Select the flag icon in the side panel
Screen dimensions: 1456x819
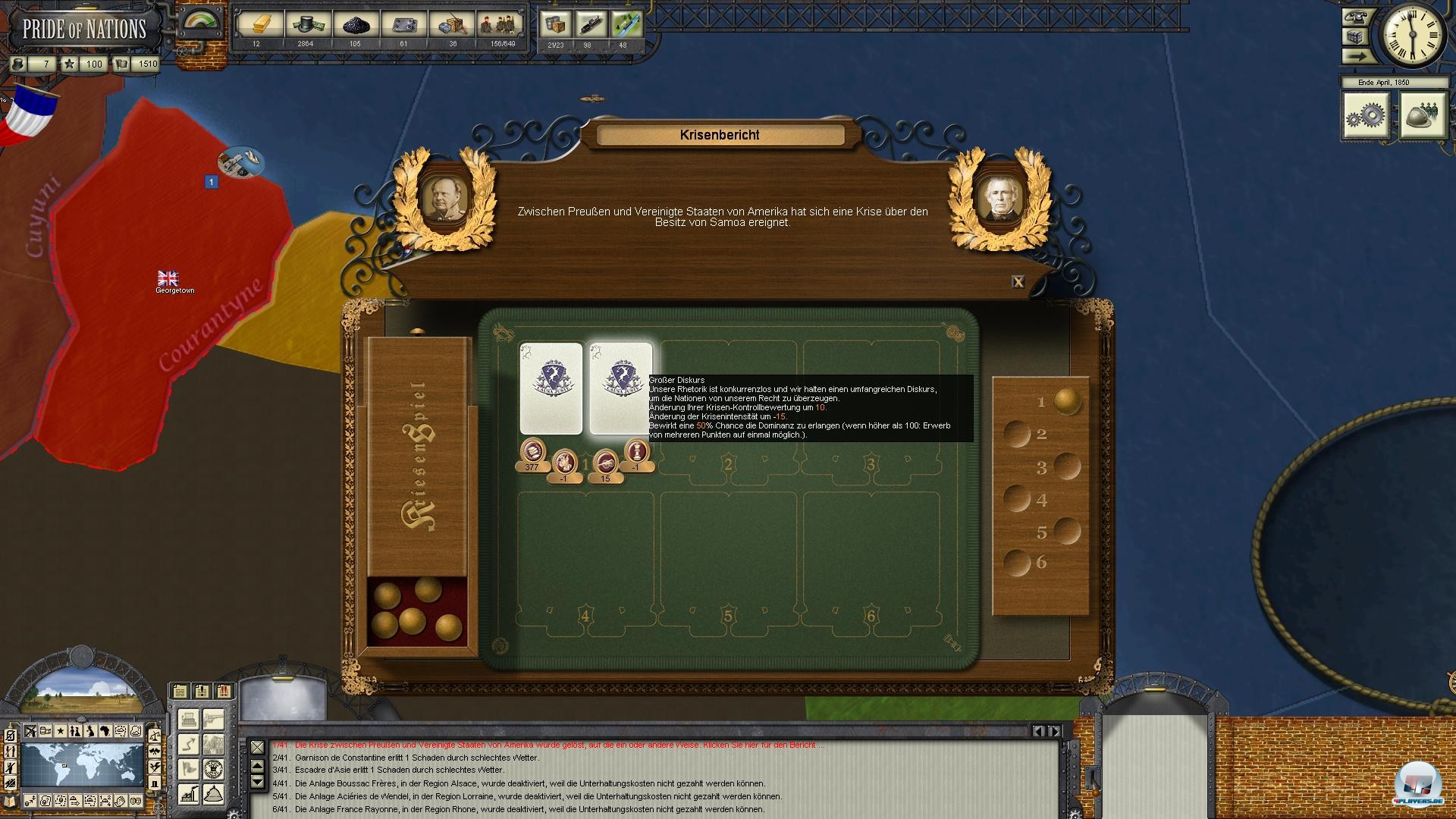[x=189, y=769]
